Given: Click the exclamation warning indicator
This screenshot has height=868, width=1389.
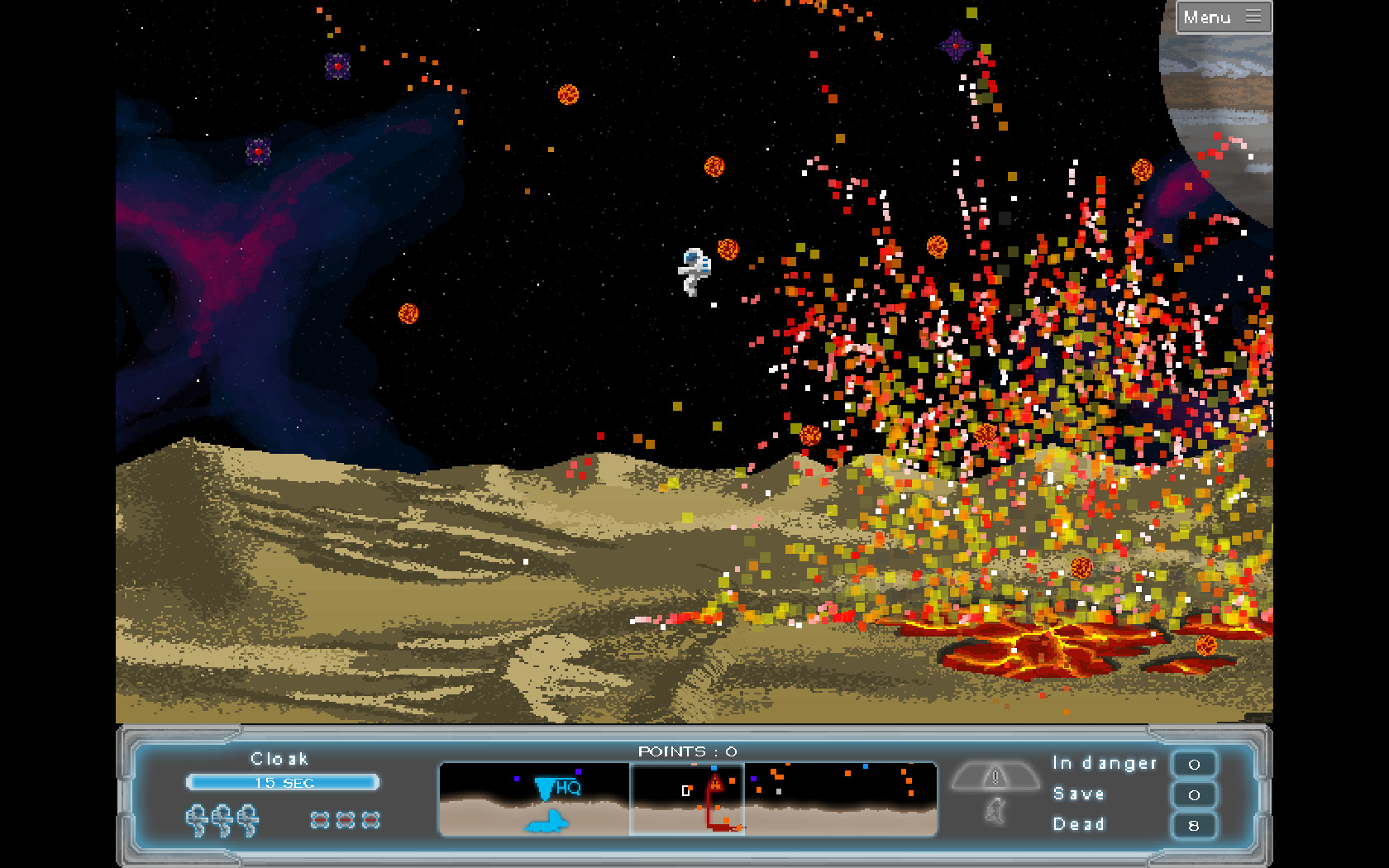Looking at the screenshot, I should pos(995,777).
